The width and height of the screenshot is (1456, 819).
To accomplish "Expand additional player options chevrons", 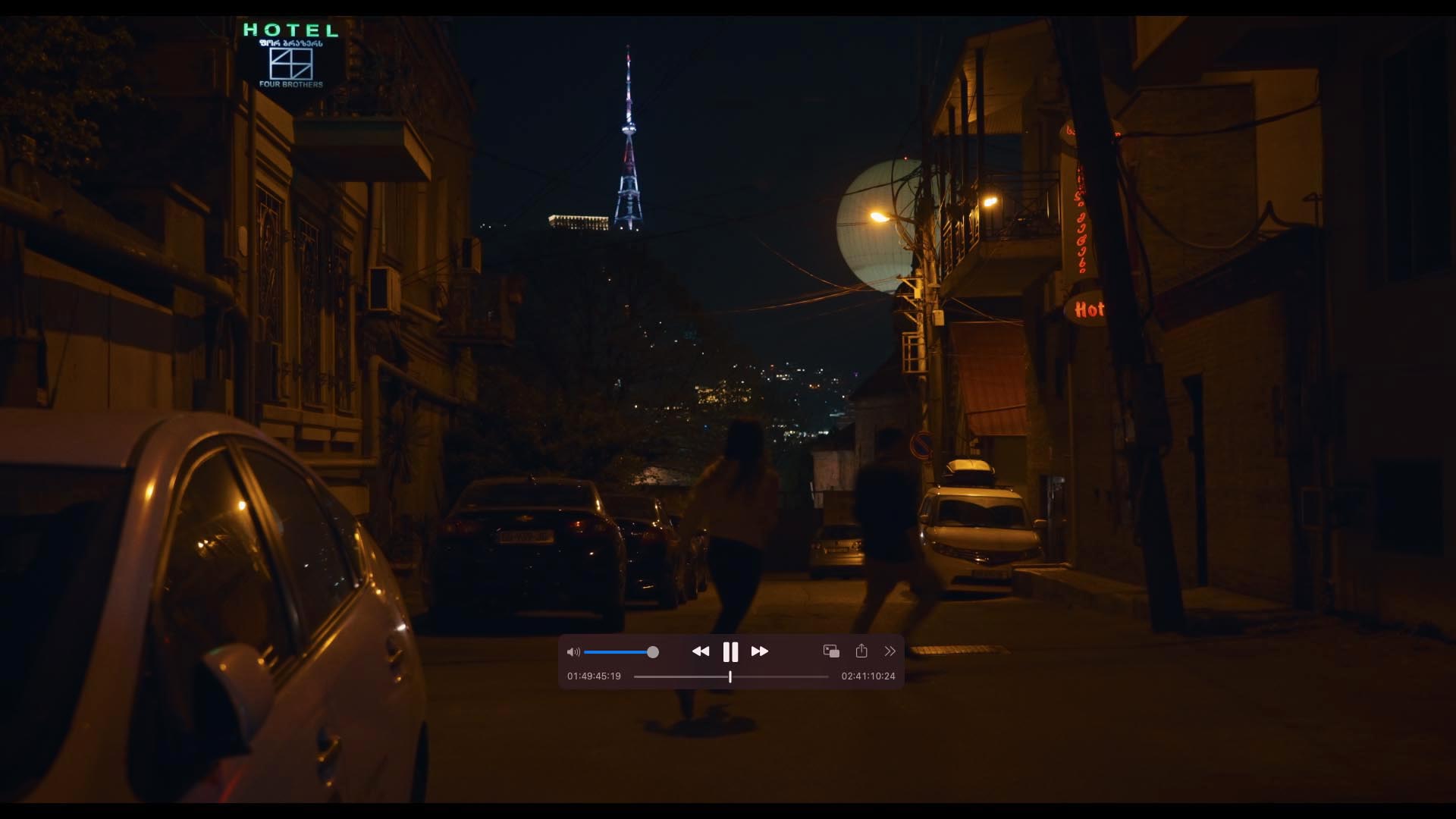I will click(890, 651).
